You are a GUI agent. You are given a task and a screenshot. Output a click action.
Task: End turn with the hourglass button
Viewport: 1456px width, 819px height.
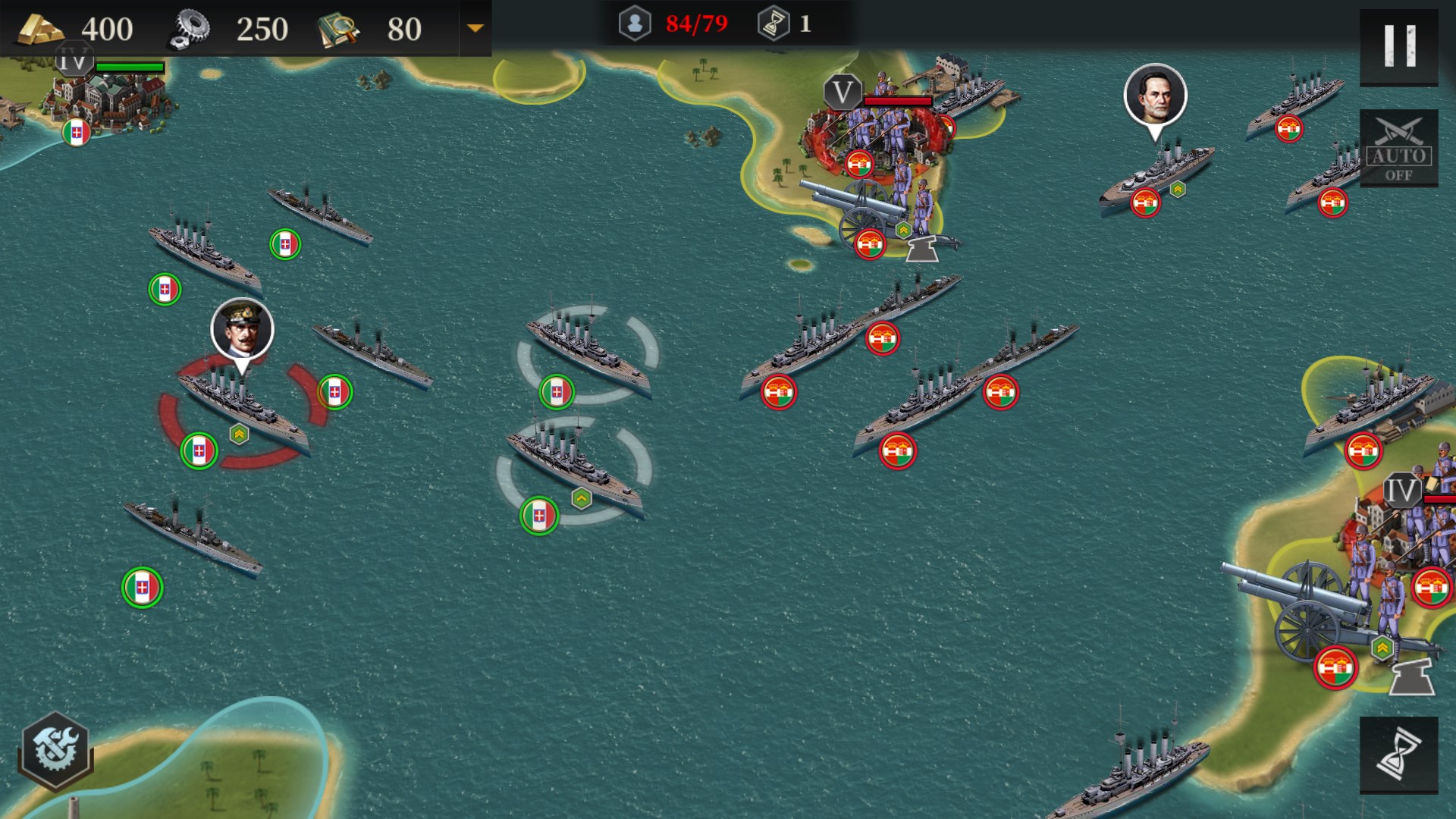(1398, 755)
